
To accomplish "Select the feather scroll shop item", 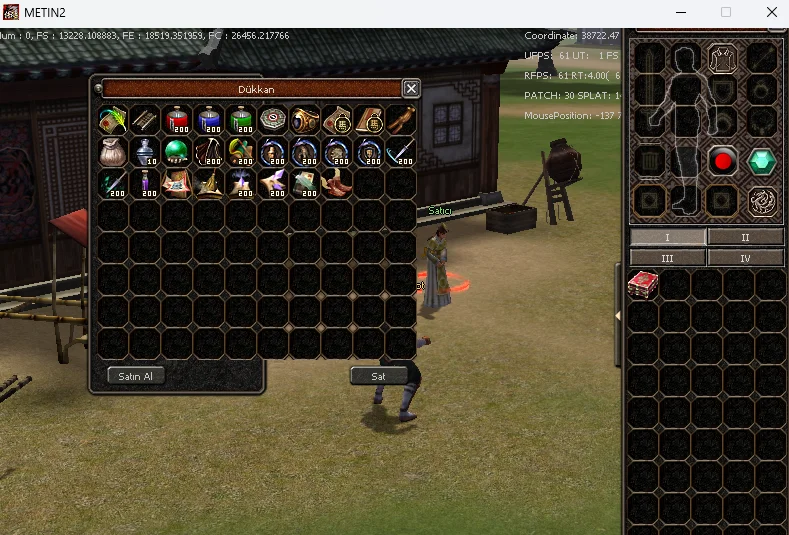I will [x=113, y=120].
